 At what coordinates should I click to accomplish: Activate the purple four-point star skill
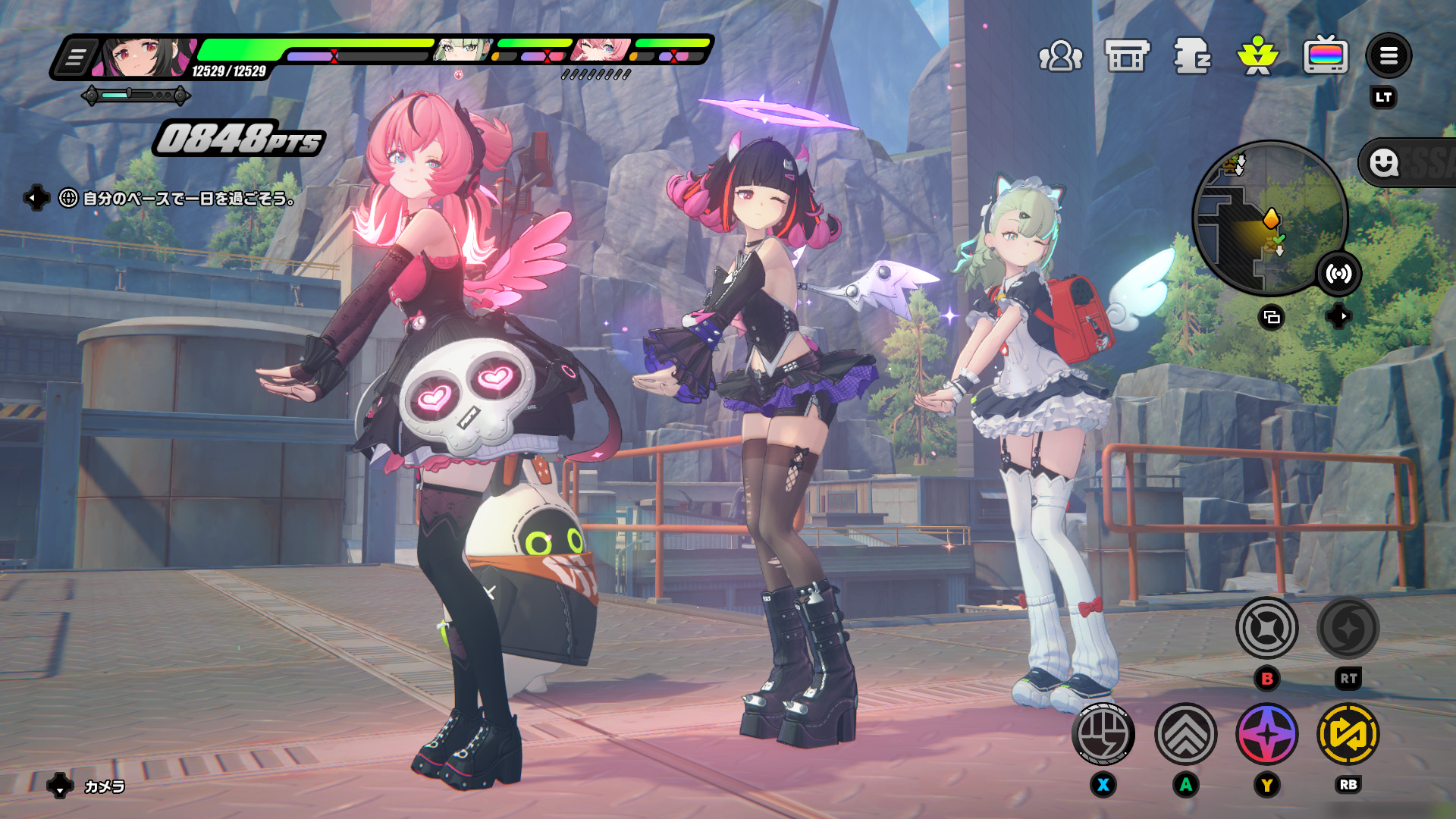coord(1266,734)
